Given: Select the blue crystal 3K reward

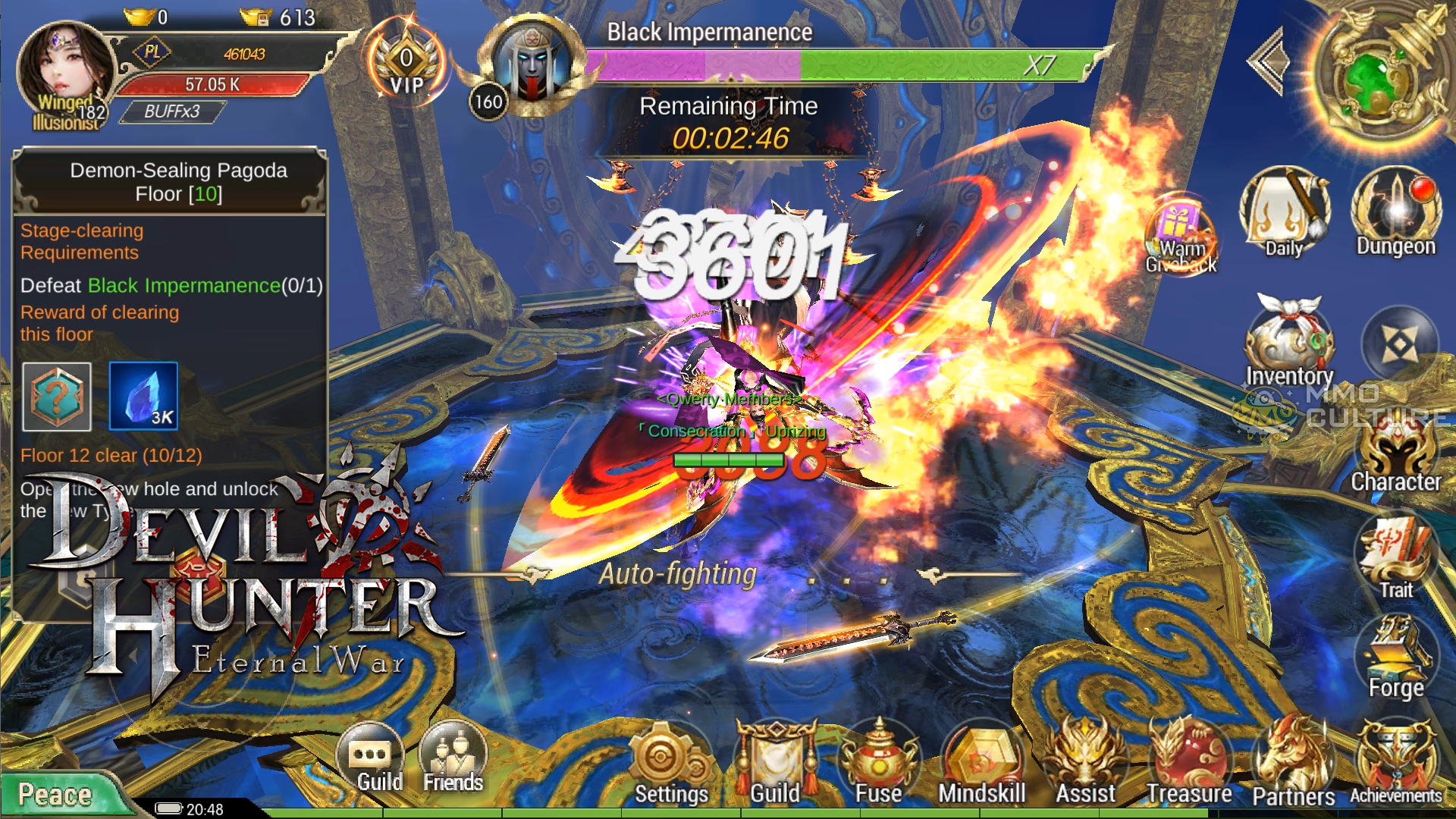Looking at the screenshot, I should [x=143, y=396].
